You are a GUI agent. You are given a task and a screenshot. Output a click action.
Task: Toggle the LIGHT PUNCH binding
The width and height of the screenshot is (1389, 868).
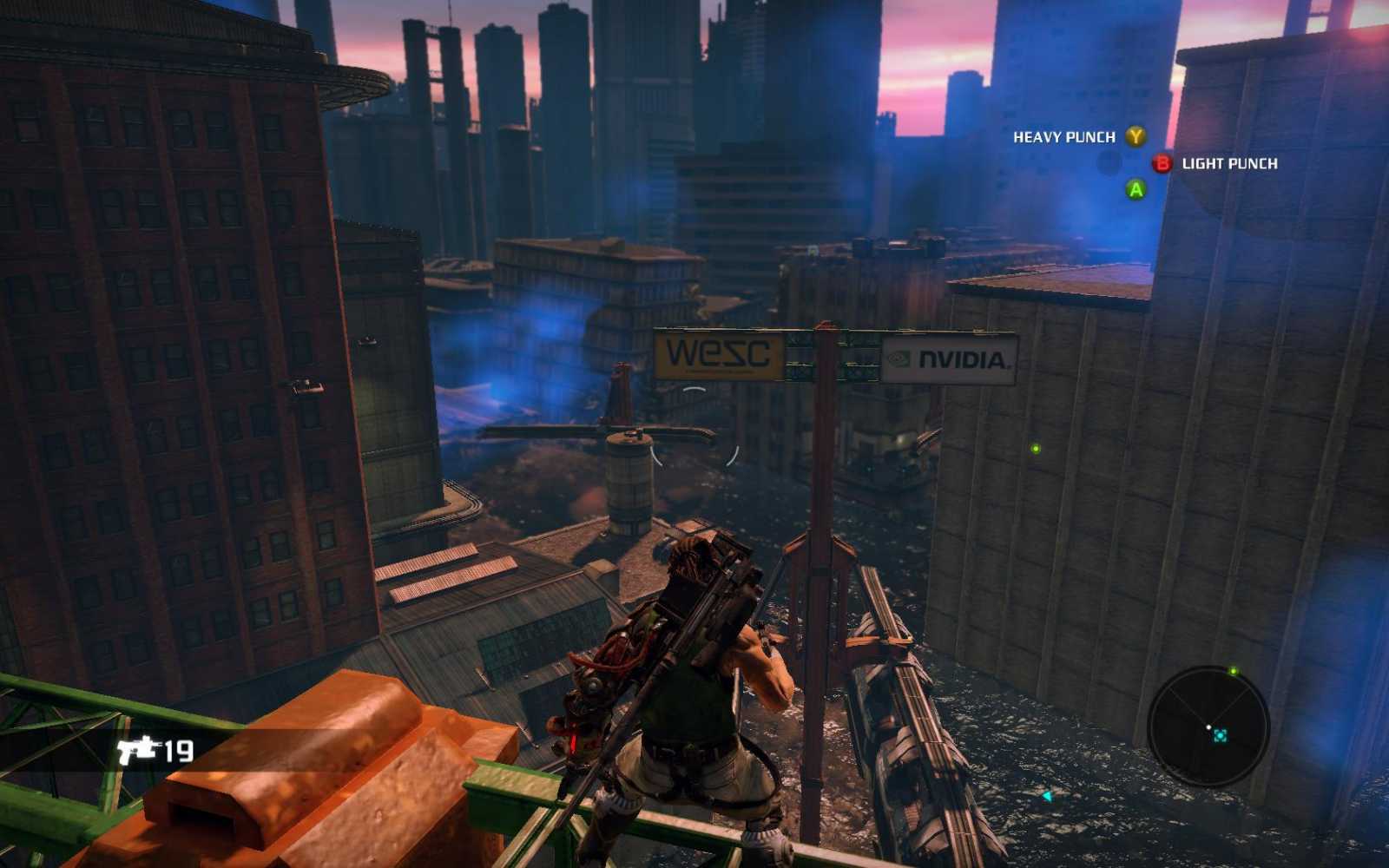pos(1162,162)
